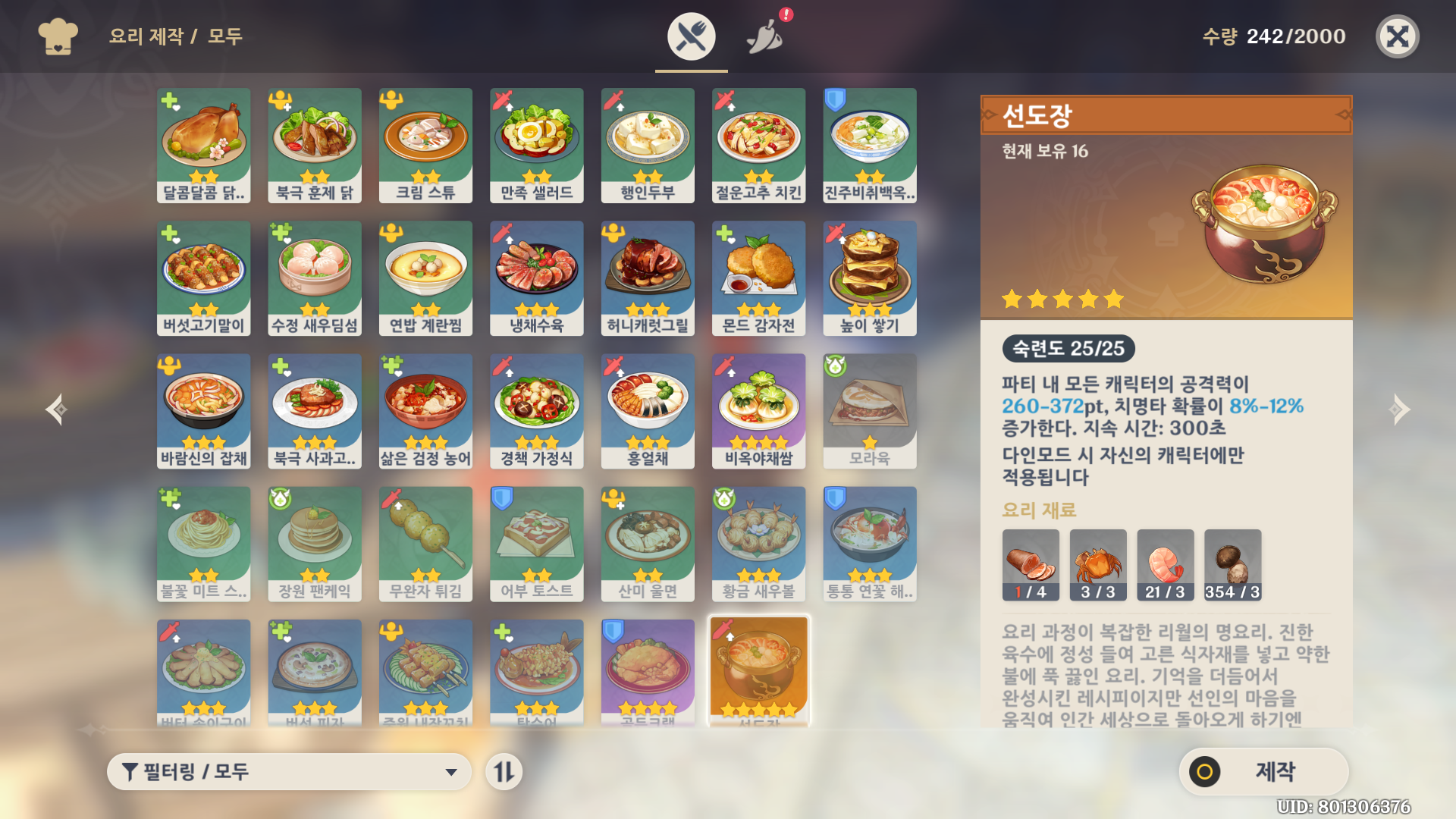
Task: Open the 필터링 / 모두 filter dropdown
Action: click(x=290, y=772)
